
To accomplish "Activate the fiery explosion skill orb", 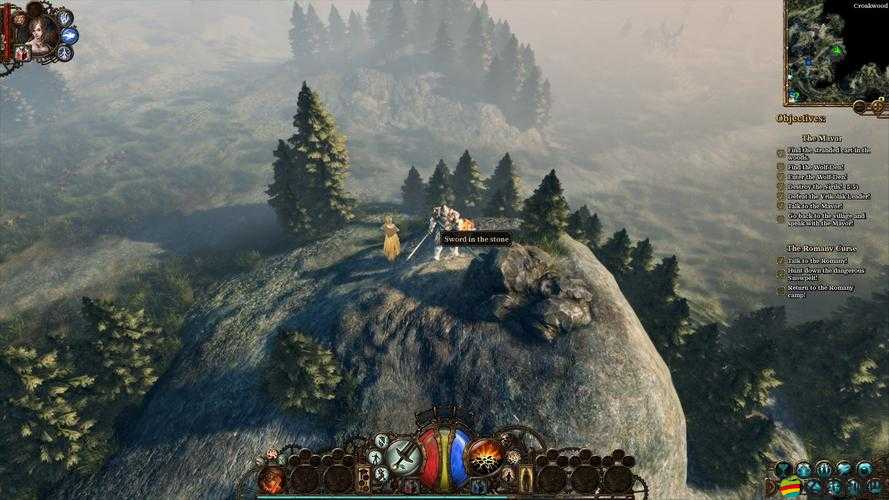I will click(484, 456).
